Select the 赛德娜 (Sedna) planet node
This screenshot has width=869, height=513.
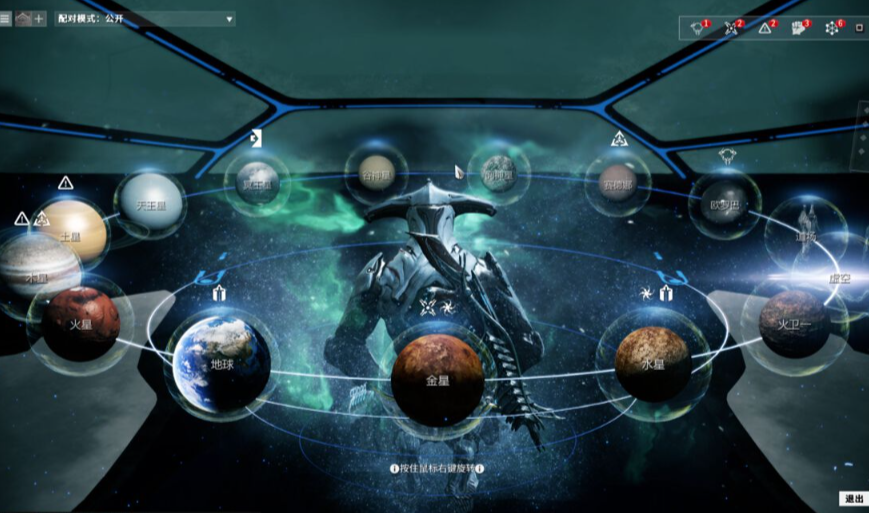(x=617, y=184)
